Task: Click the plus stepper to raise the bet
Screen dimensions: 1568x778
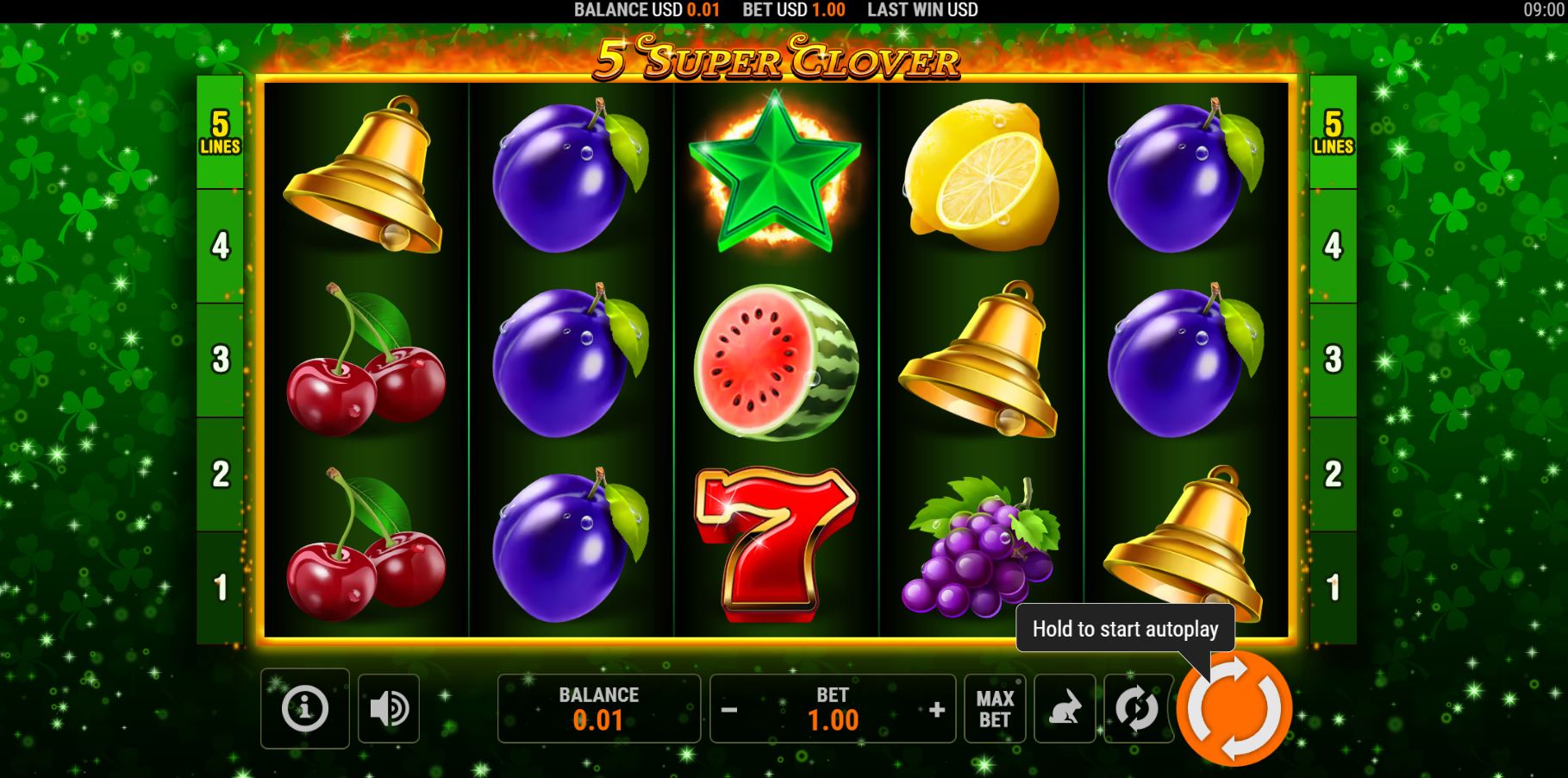Action: (x=936, y=709)
